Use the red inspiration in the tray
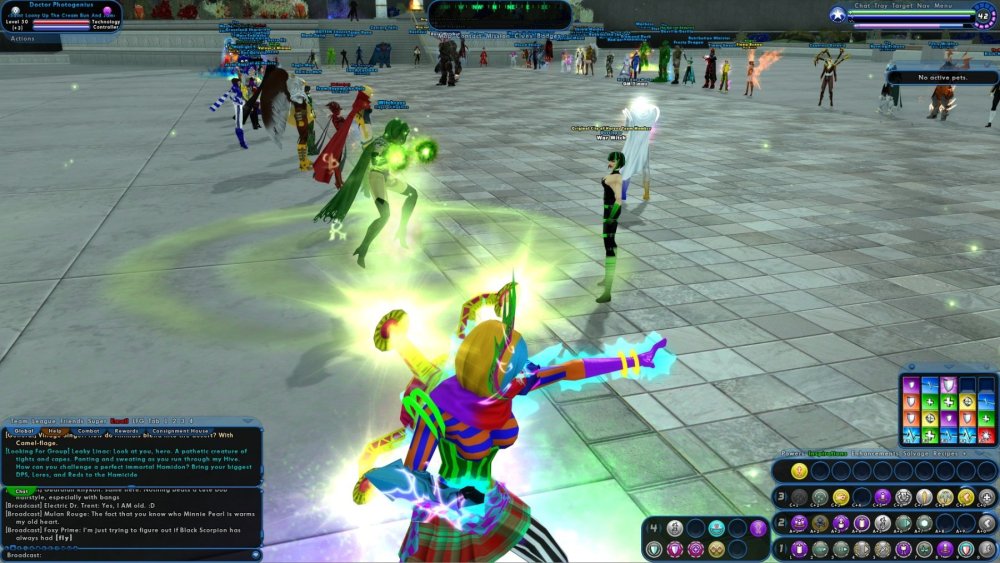The image size is (1000, 563). pyautogui.click(x=986, y=437)
